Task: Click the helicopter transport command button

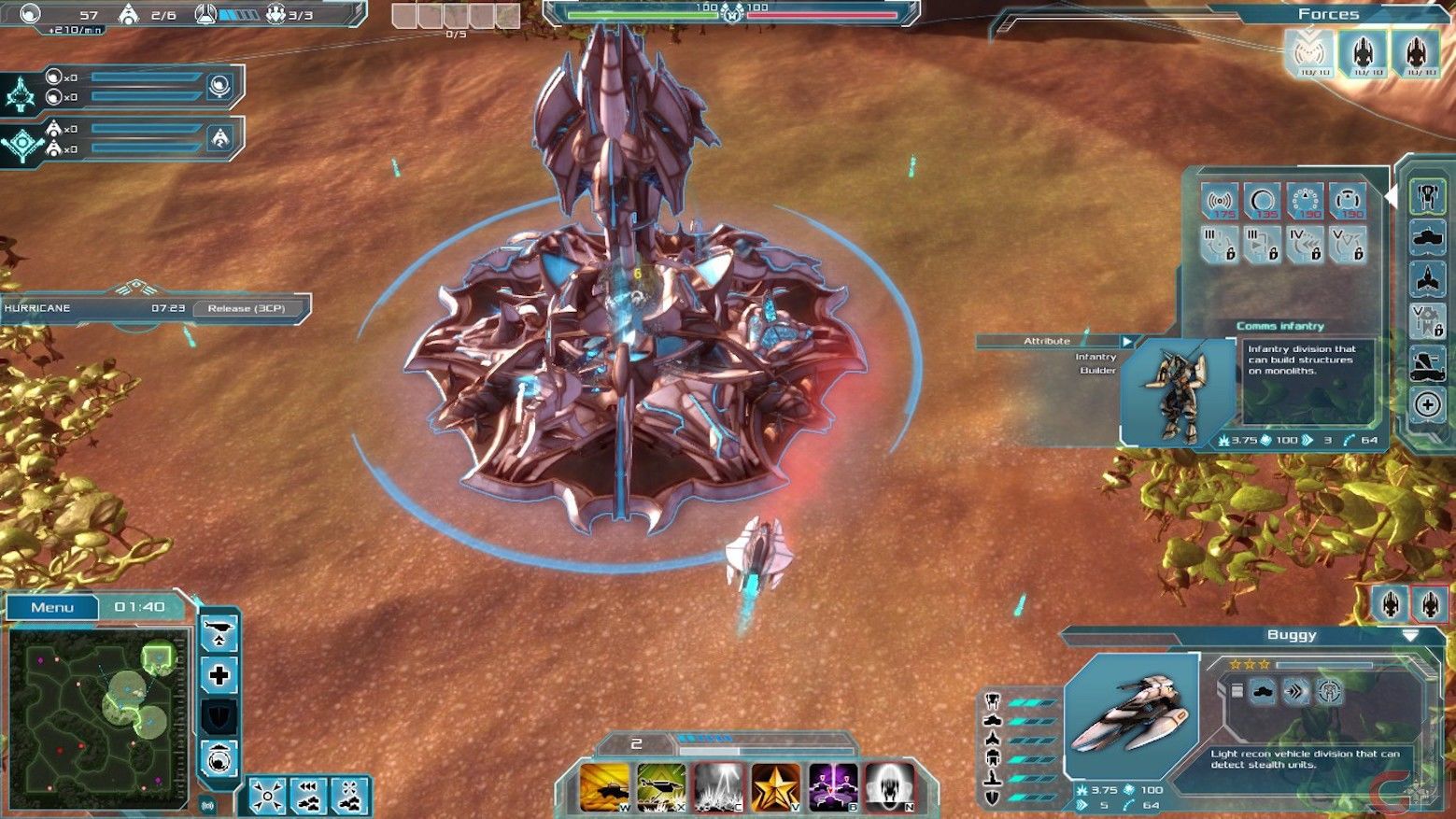Action: coord(219,633)
